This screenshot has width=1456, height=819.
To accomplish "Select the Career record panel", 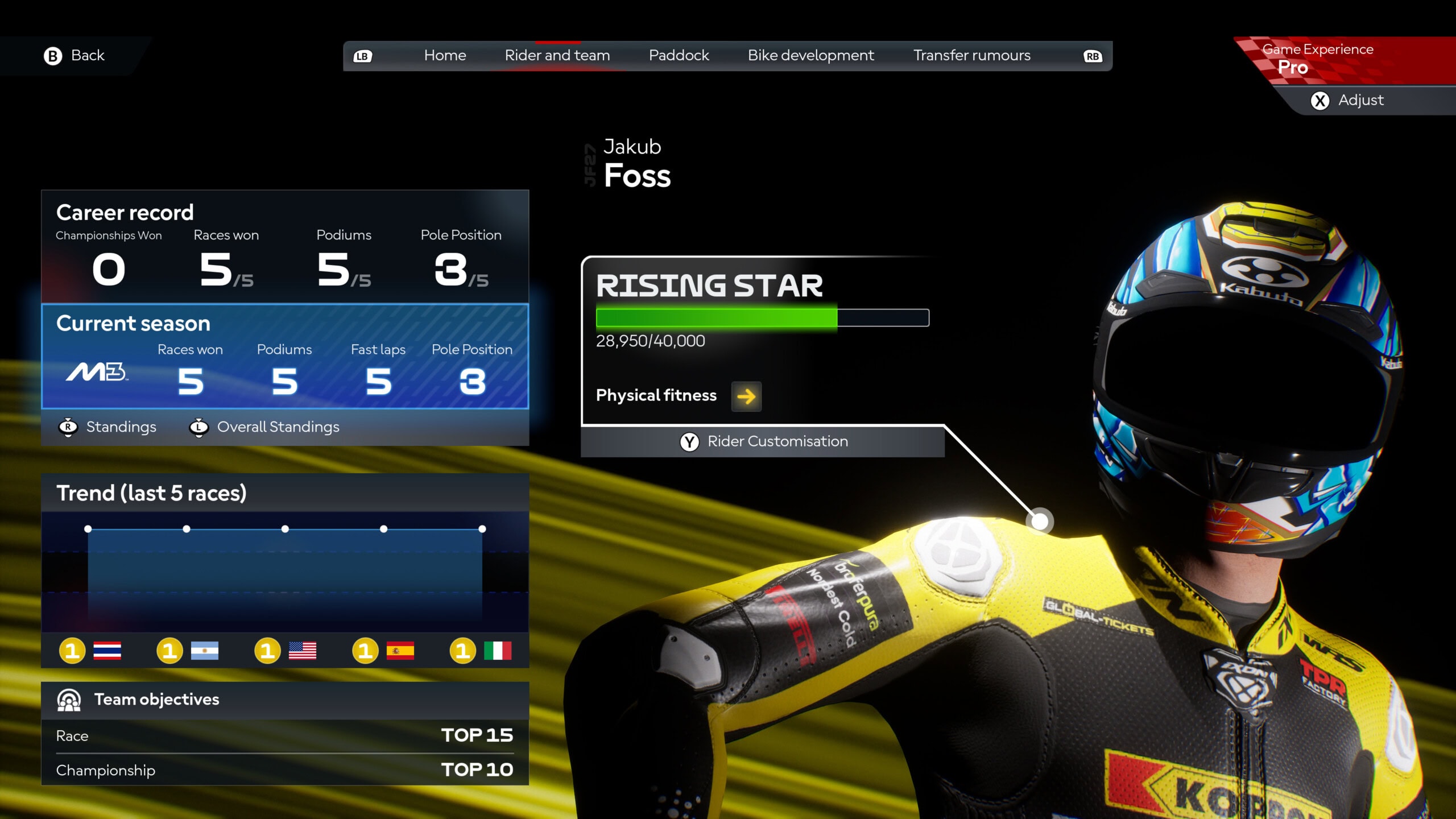I will pyautogui.click(x=285, y=246).
